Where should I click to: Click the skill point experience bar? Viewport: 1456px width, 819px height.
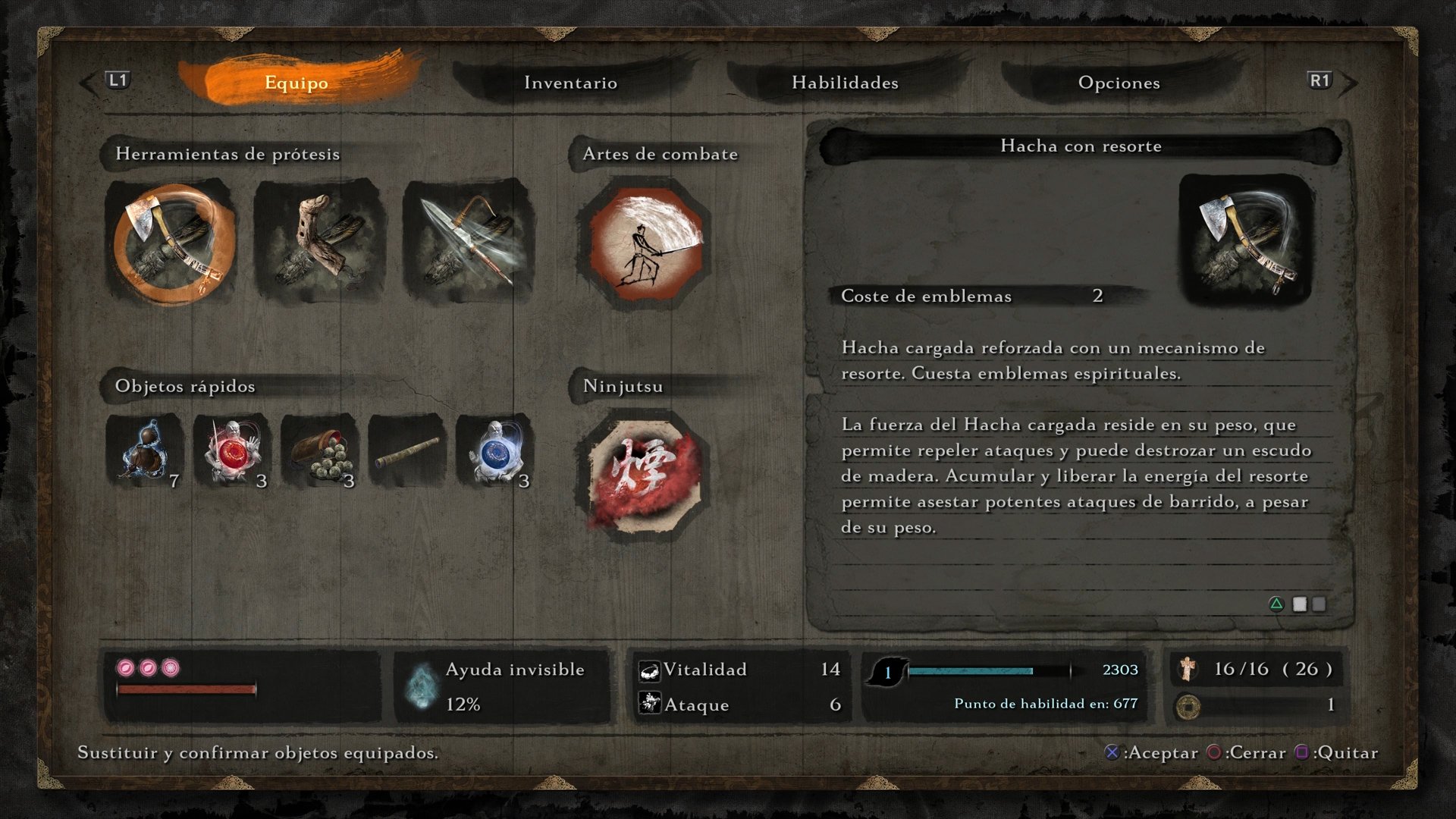coord(986,671)
